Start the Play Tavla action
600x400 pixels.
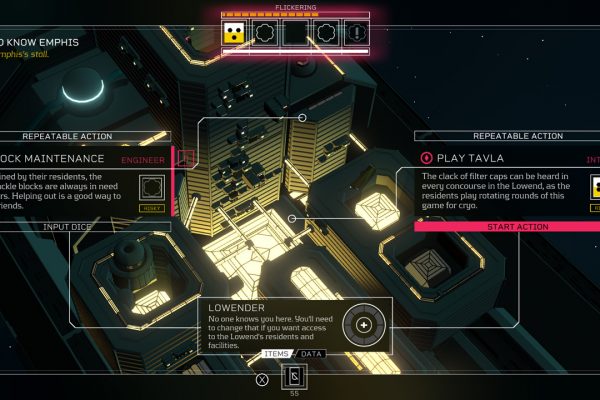click(506, 227)
